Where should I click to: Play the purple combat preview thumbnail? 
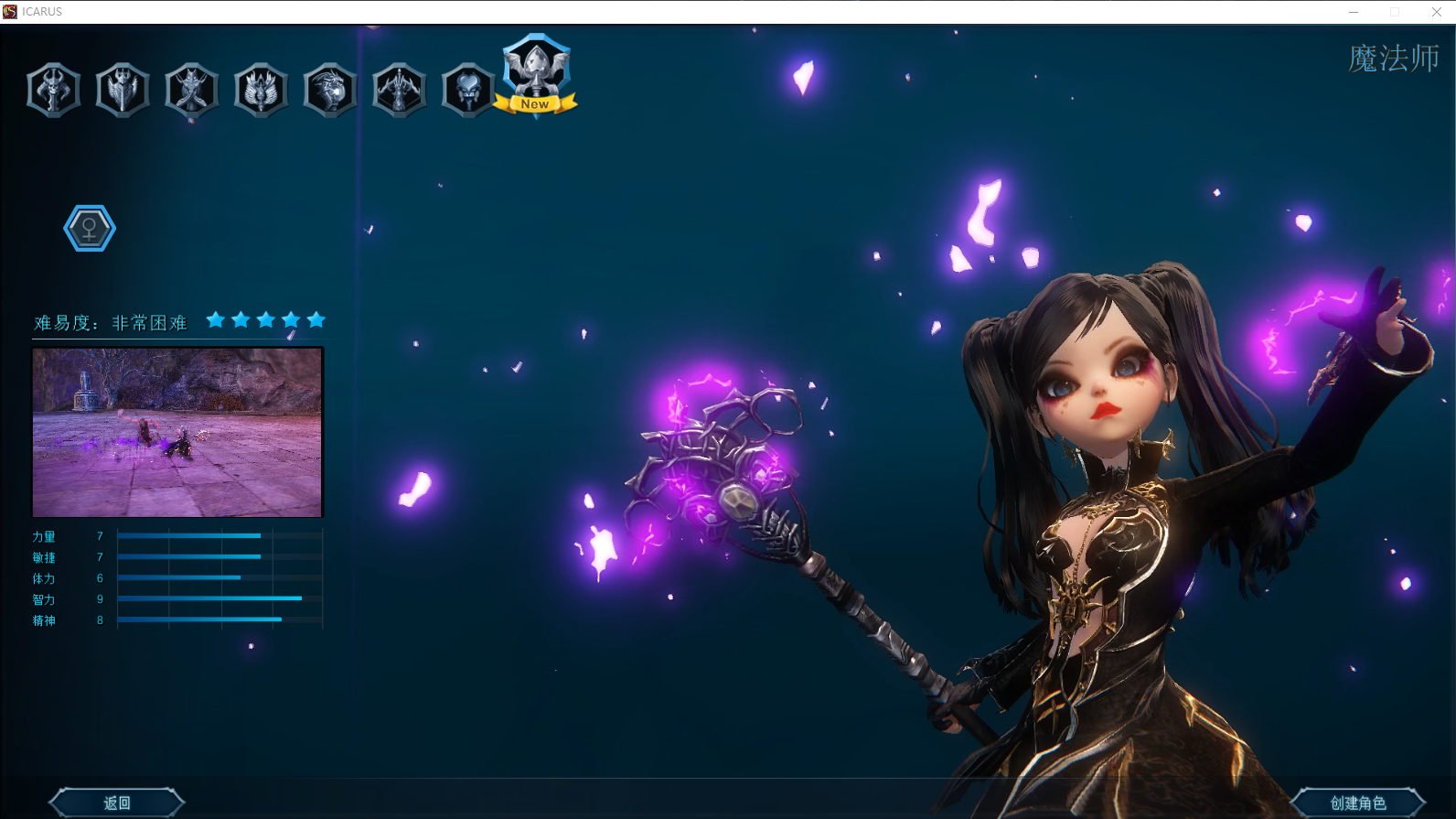click(177, 432)
